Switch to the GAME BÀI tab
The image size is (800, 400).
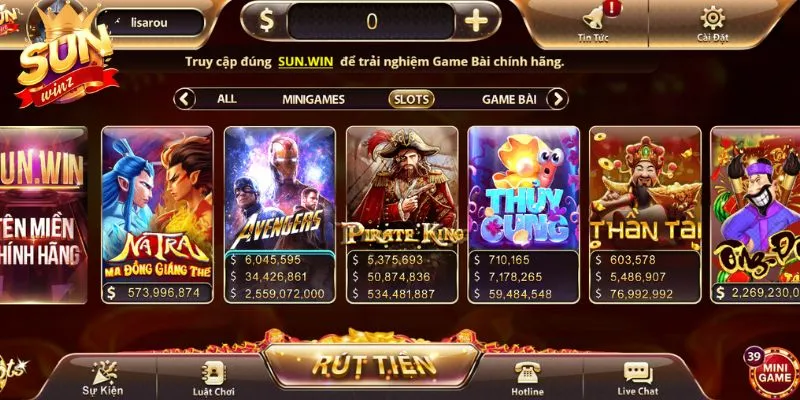pyautogui.click(x=509, y=99)
